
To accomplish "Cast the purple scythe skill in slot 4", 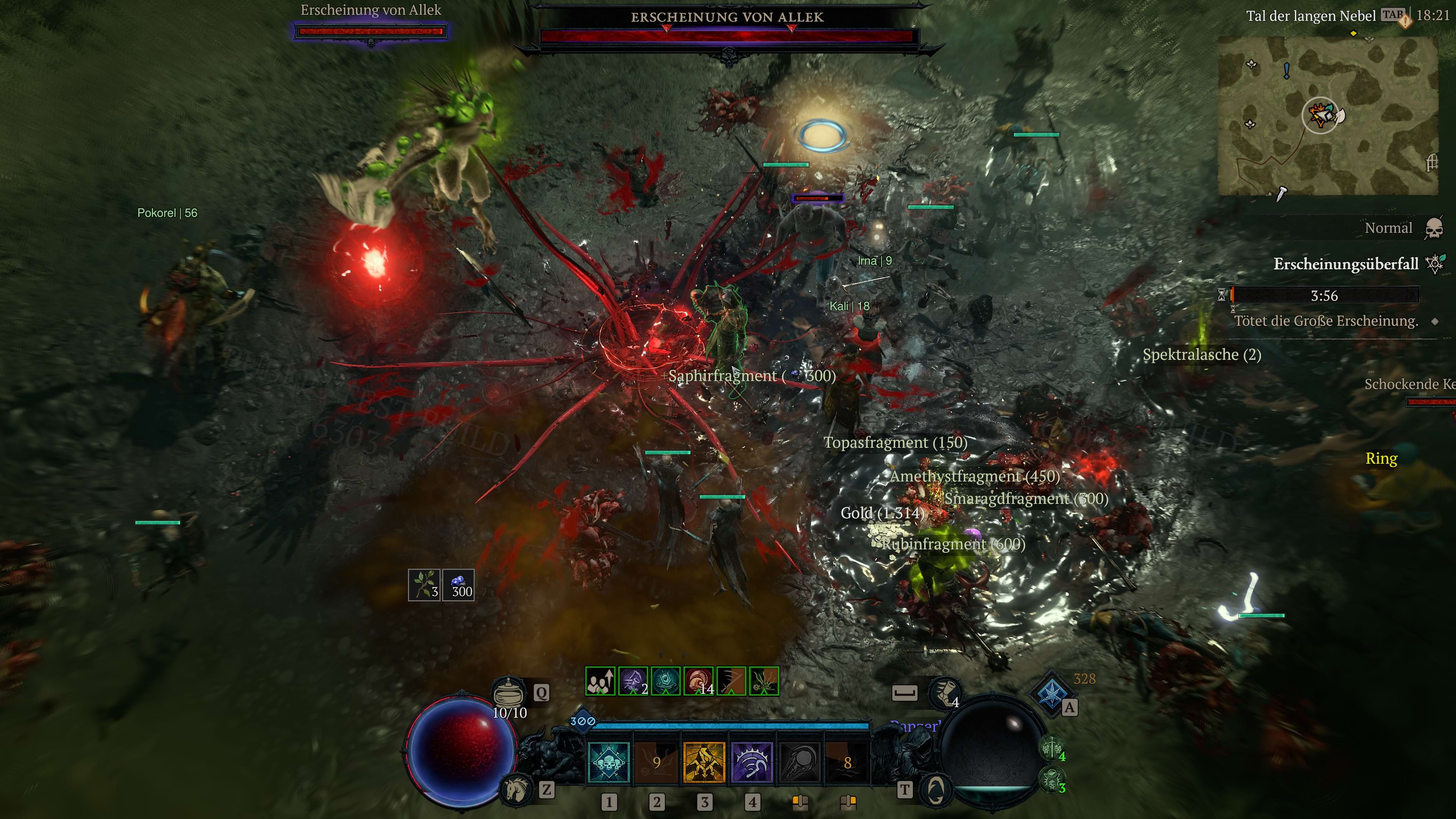I will [x=752, y=763].
